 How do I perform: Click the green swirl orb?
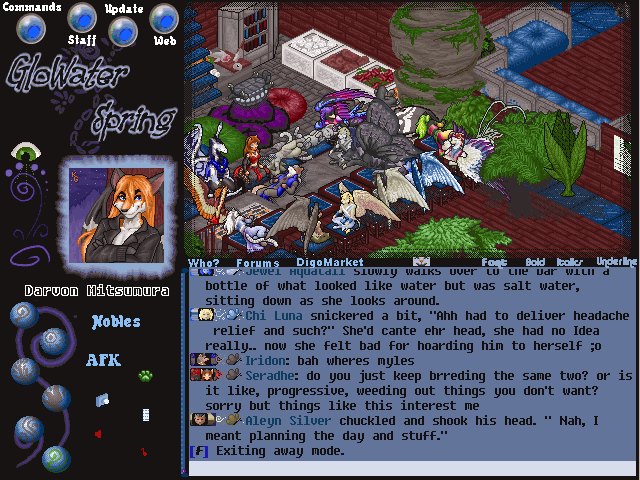click(58, 458)
